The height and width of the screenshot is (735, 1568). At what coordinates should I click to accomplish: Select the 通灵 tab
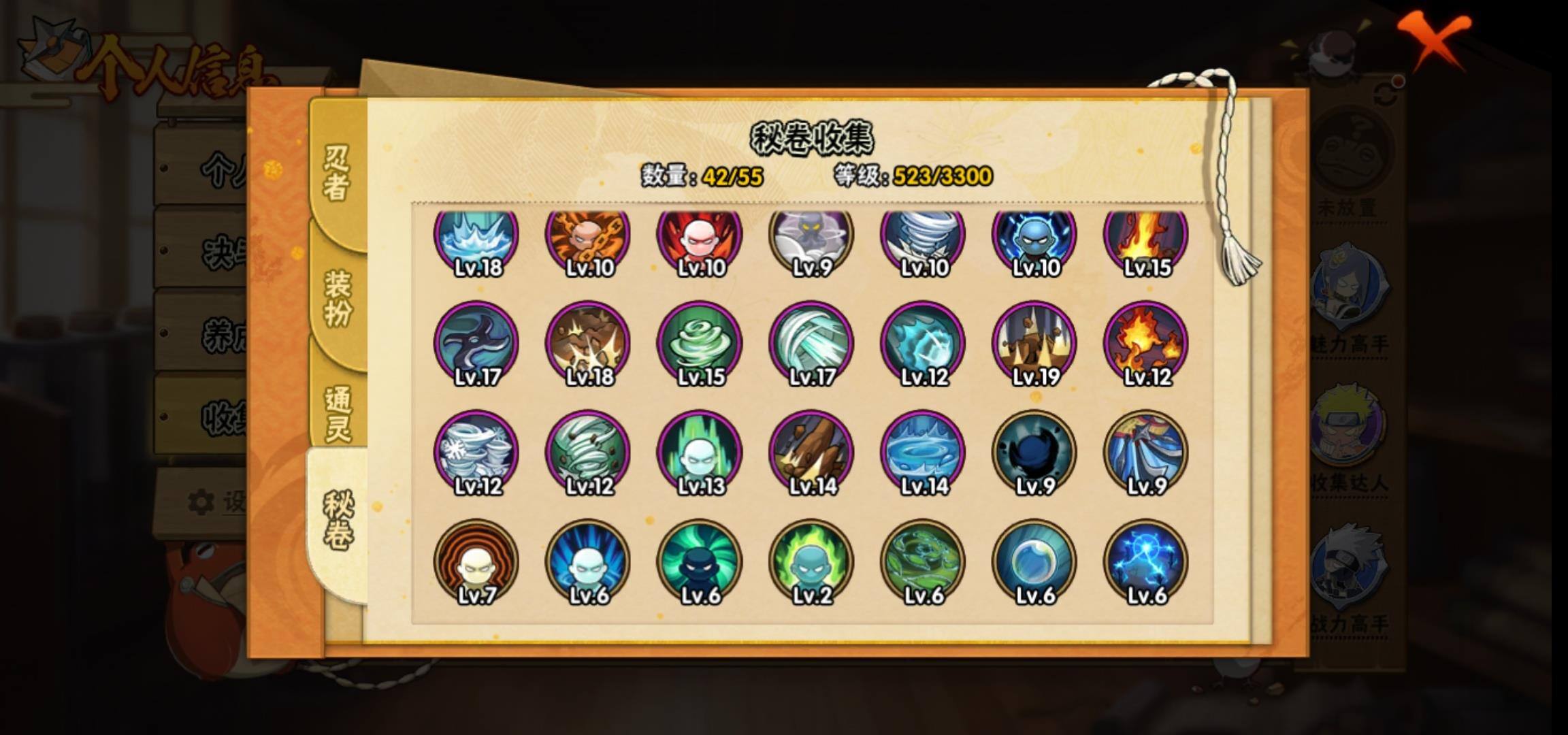337,413
